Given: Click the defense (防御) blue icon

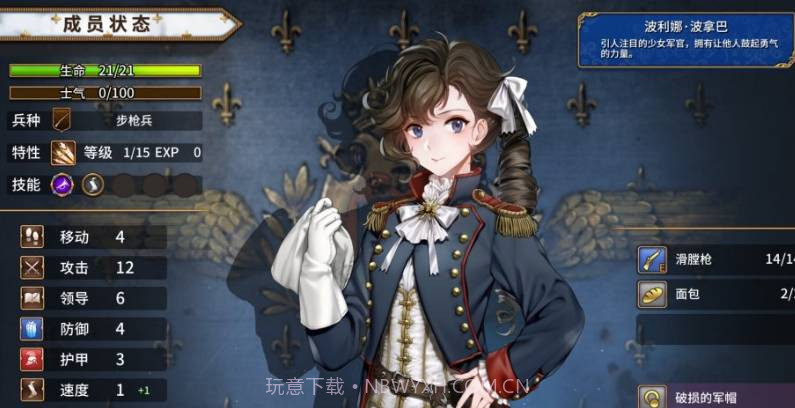Looking at the screenshot, I should (x=32, y=329).
